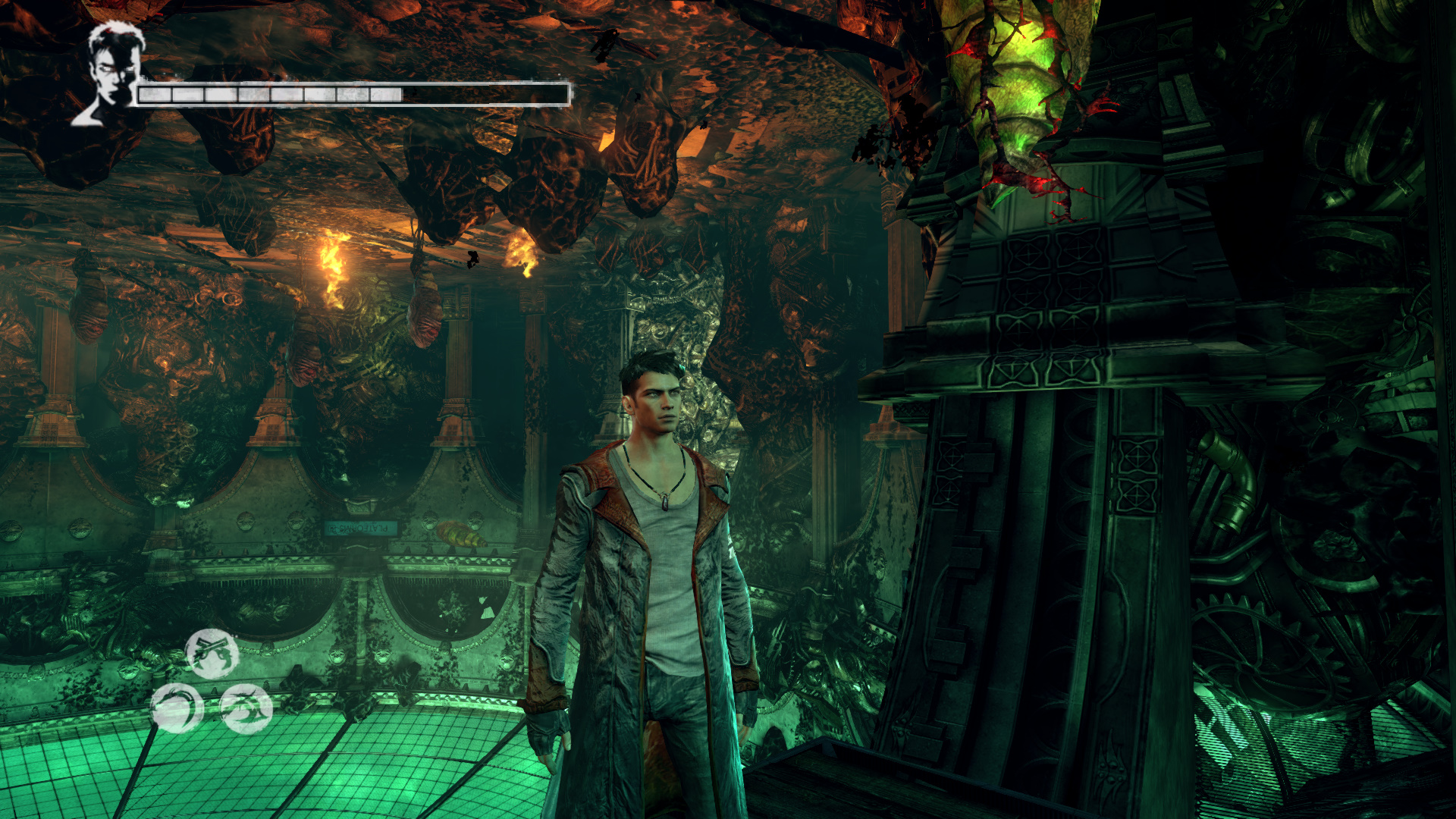Viewport: 1456px width, 819px height.
Task: Choose the curved scythe weapon icon
Action: tap(177, 708)
